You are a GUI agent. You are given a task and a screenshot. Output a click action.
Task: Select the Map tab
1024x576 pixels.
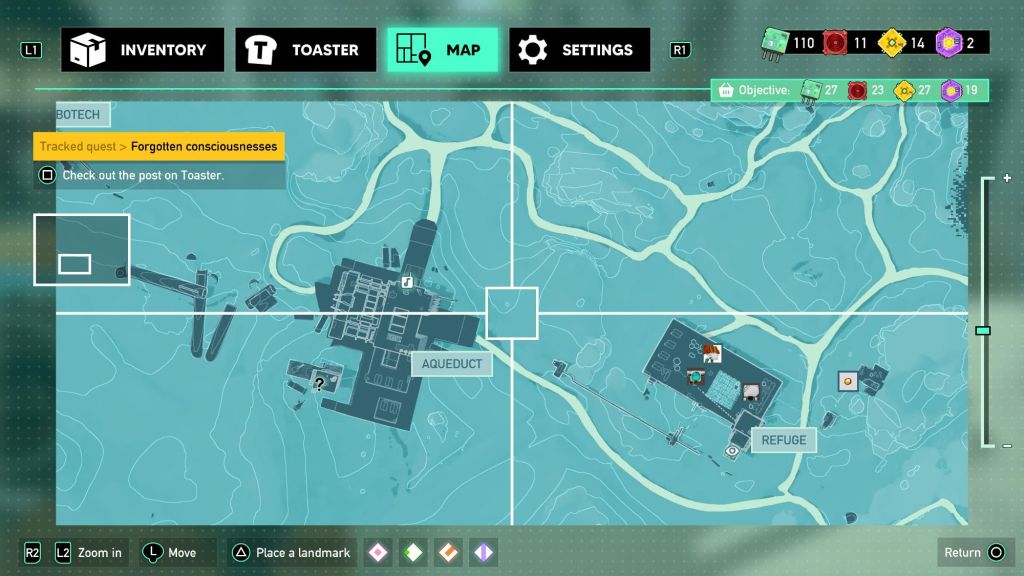(x=442, y=50)
